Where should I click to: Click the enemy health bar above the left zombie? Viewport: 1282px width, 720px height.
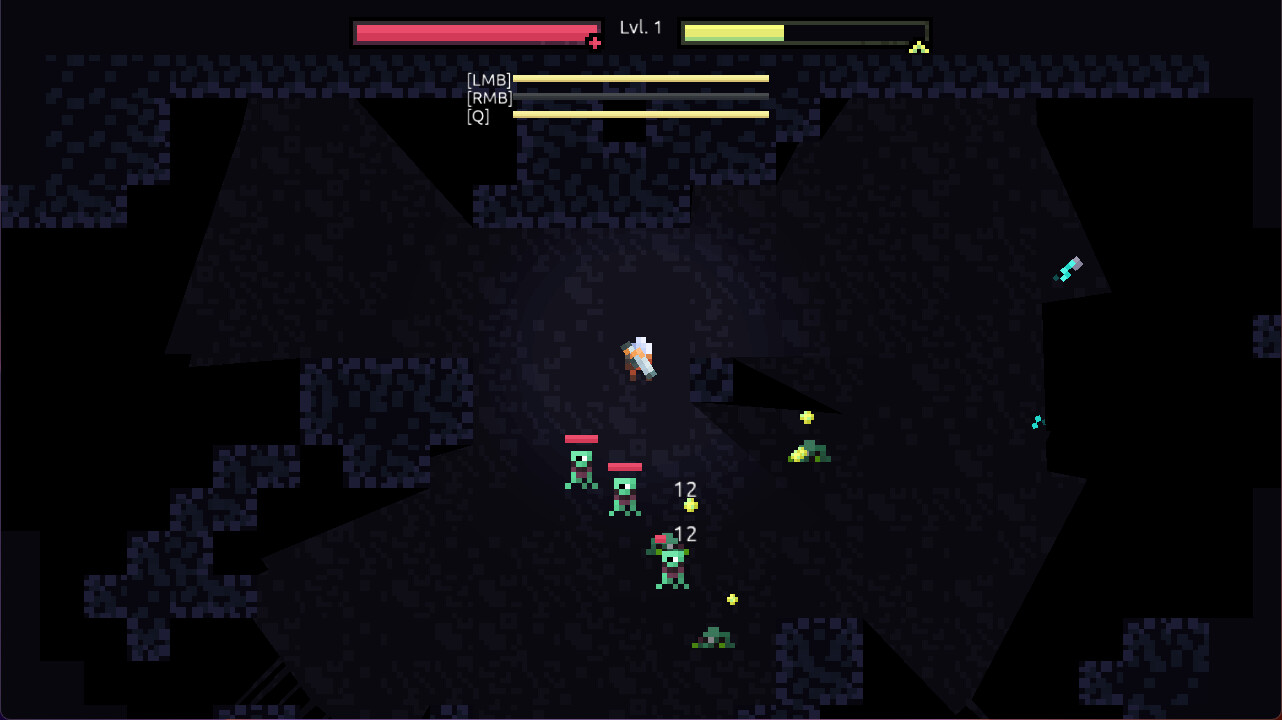pyautogui.click(x=581, y=438)
